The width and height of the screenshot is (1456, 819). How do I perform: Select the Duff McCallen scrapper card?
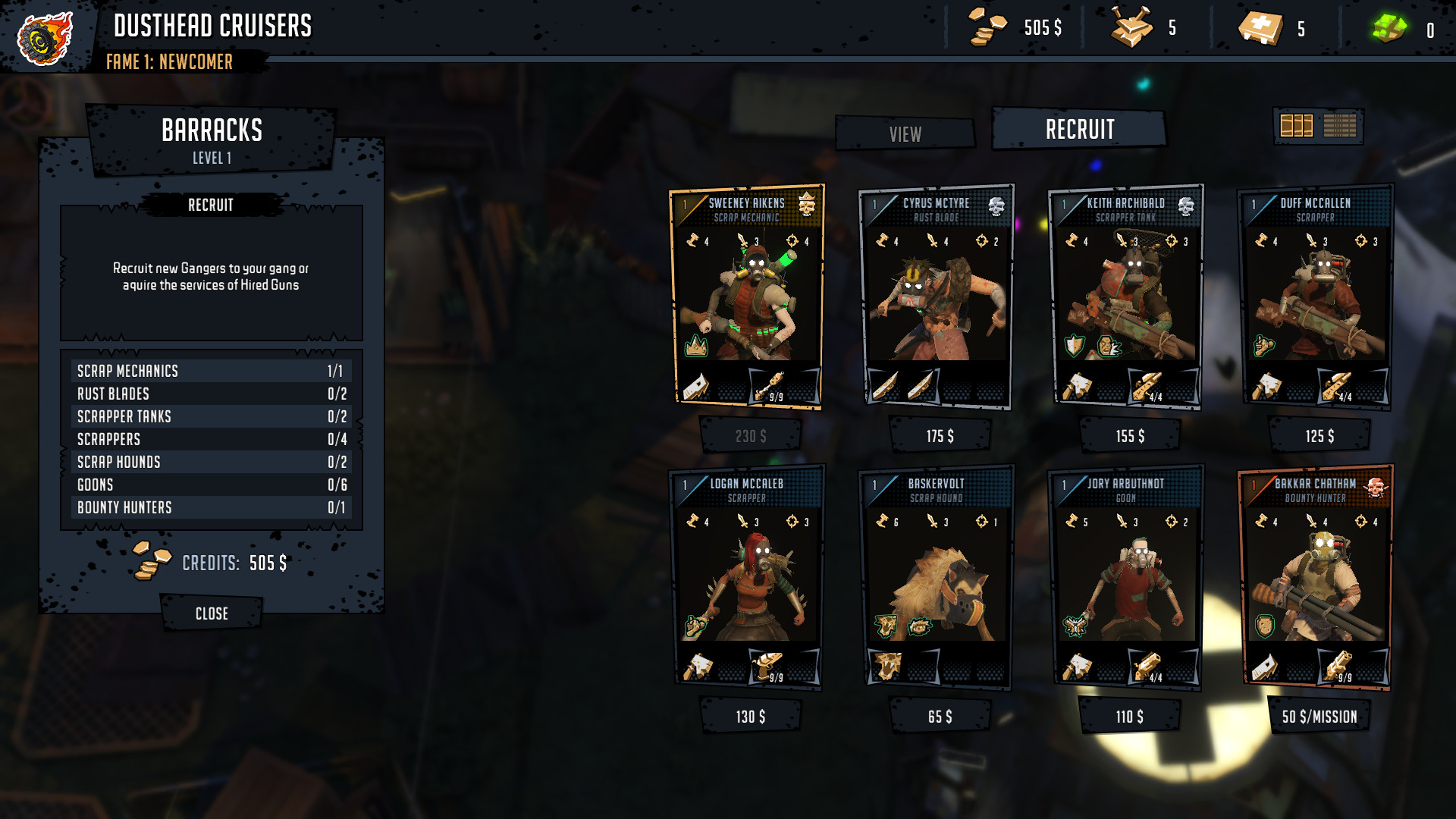(x=1316, y=297)
